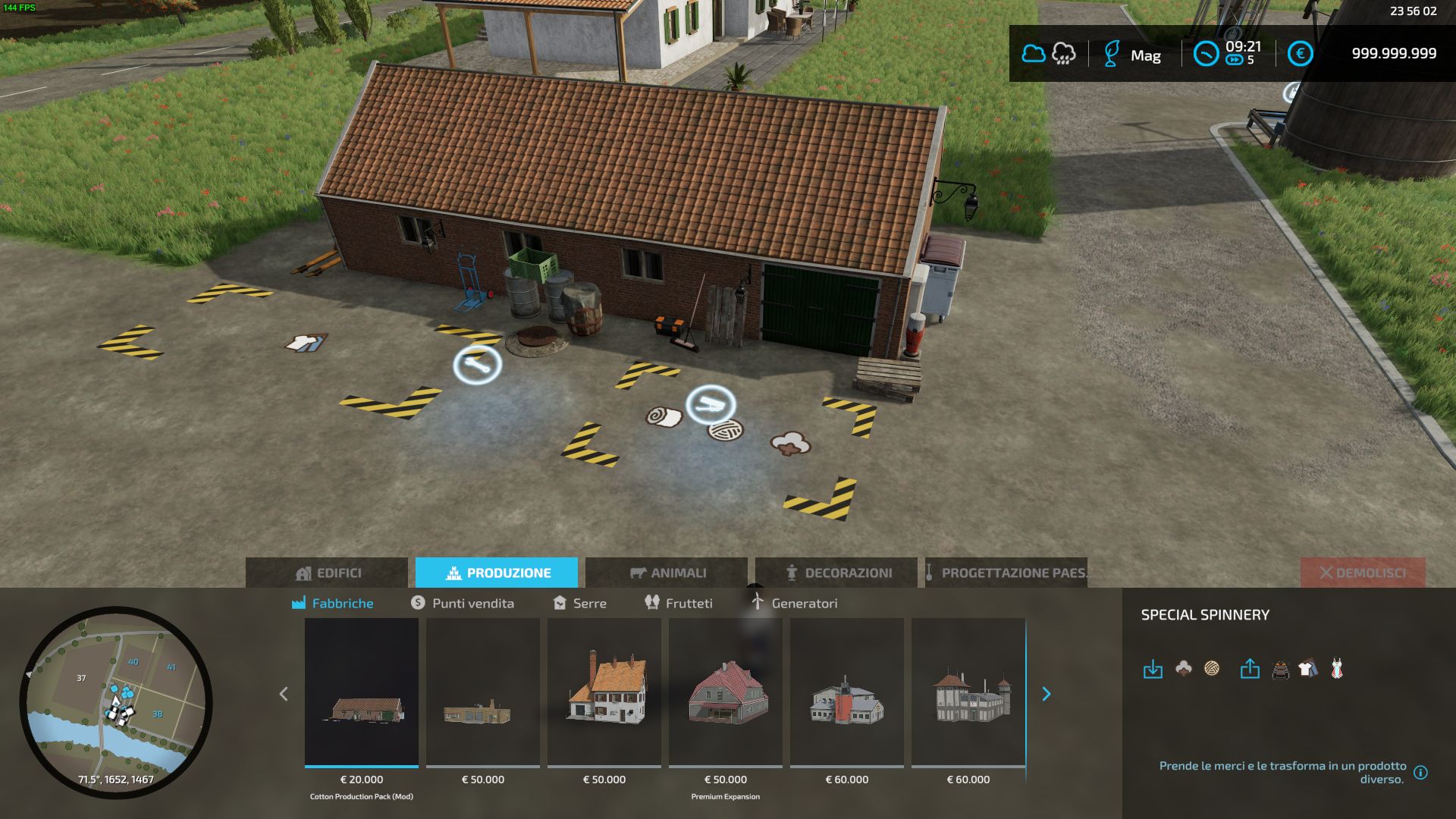Select the cotton icon in the Spinnery details
The image size is (1456, 819).
click(x=1181, y=670)
